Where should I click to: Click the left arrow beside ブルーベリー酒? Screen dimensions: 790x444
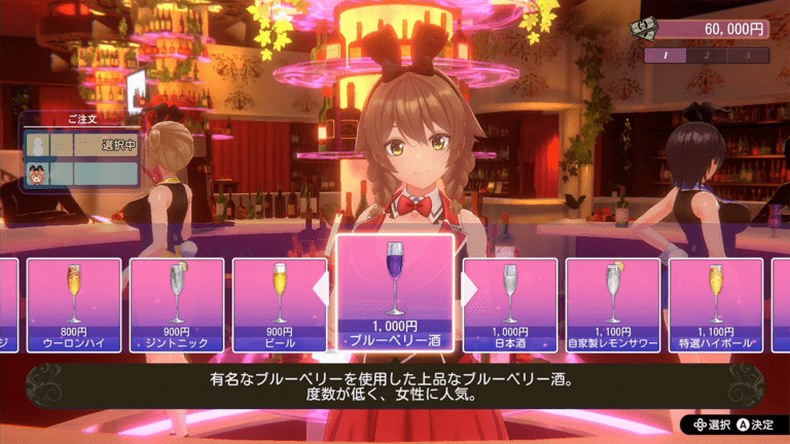[x=322, y=289]
